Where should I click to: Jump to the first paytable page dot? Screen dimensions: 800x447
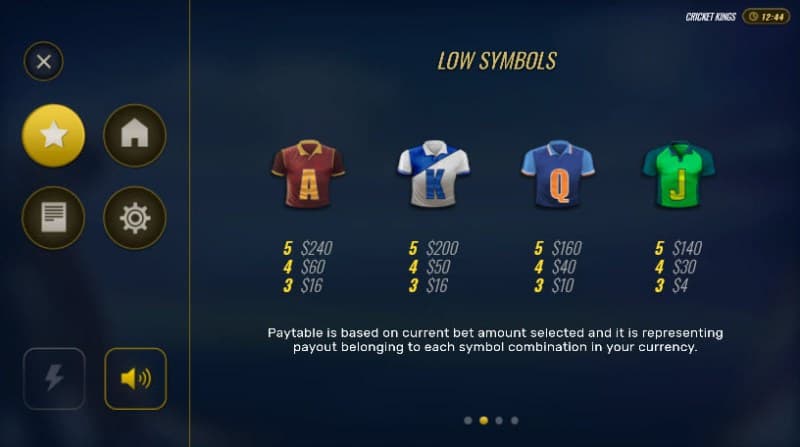click(468, 420)
